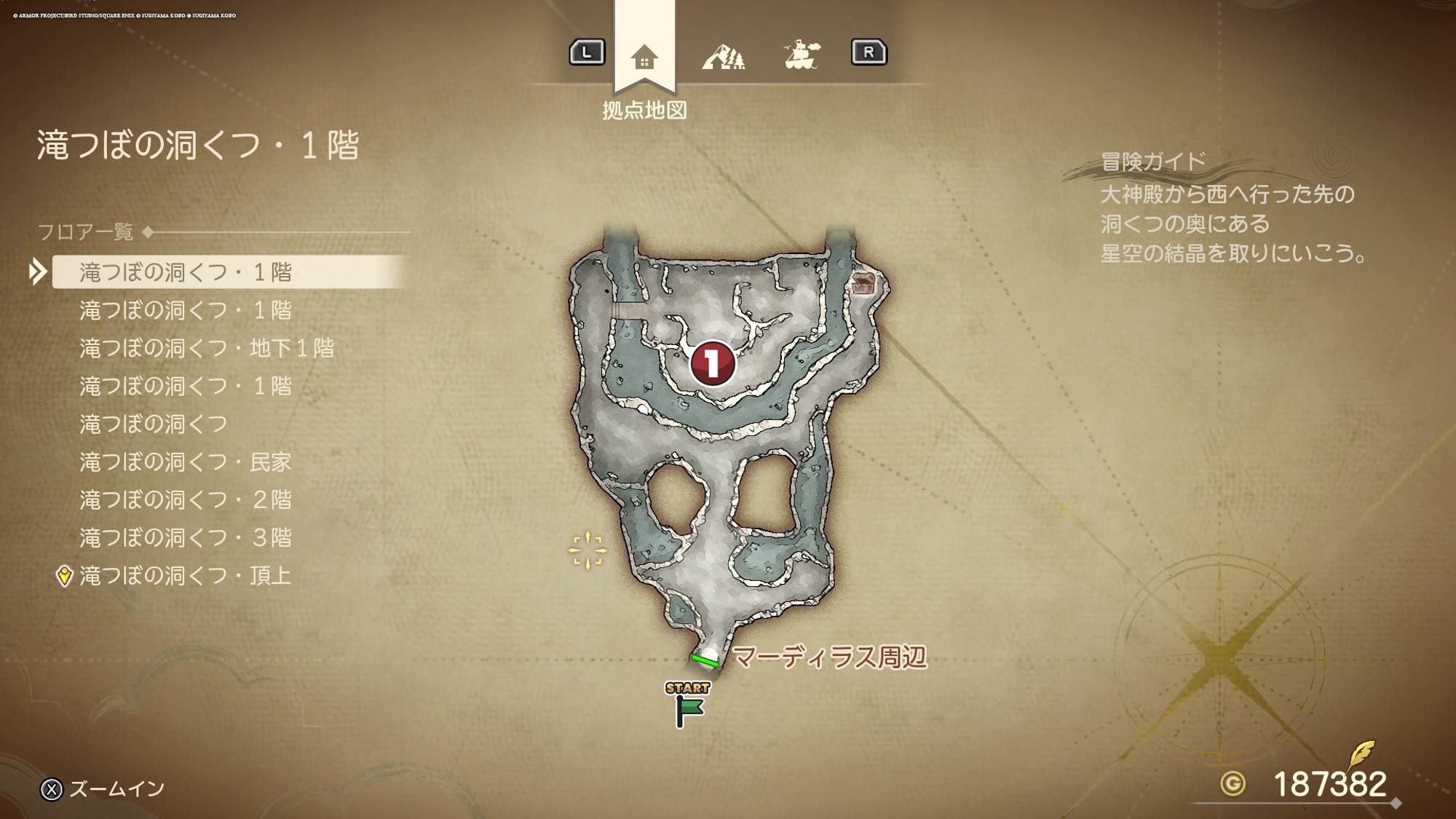Select the house-icon 拠点地図 tab

pyautogui.click(x=644, y=57)
